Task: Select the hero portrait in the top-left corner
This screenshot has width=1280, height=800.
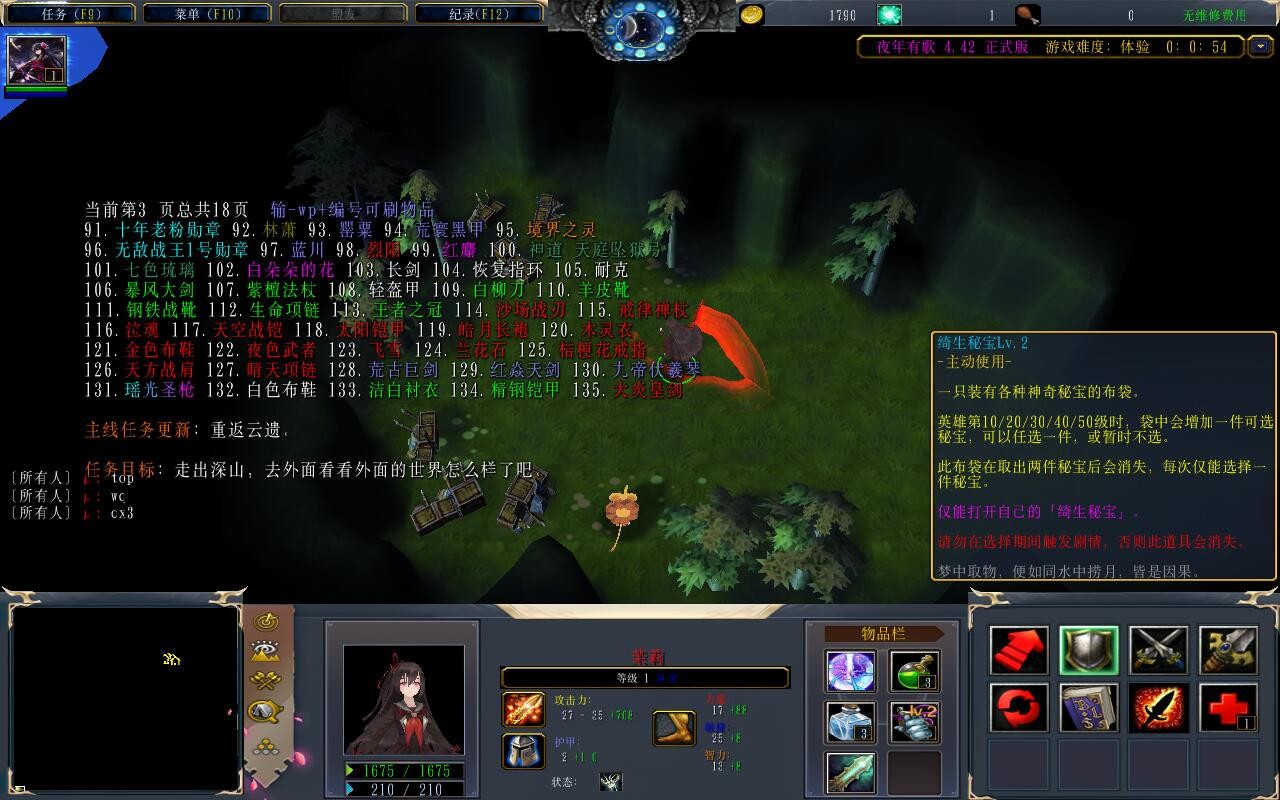Action: pos(37,60)
